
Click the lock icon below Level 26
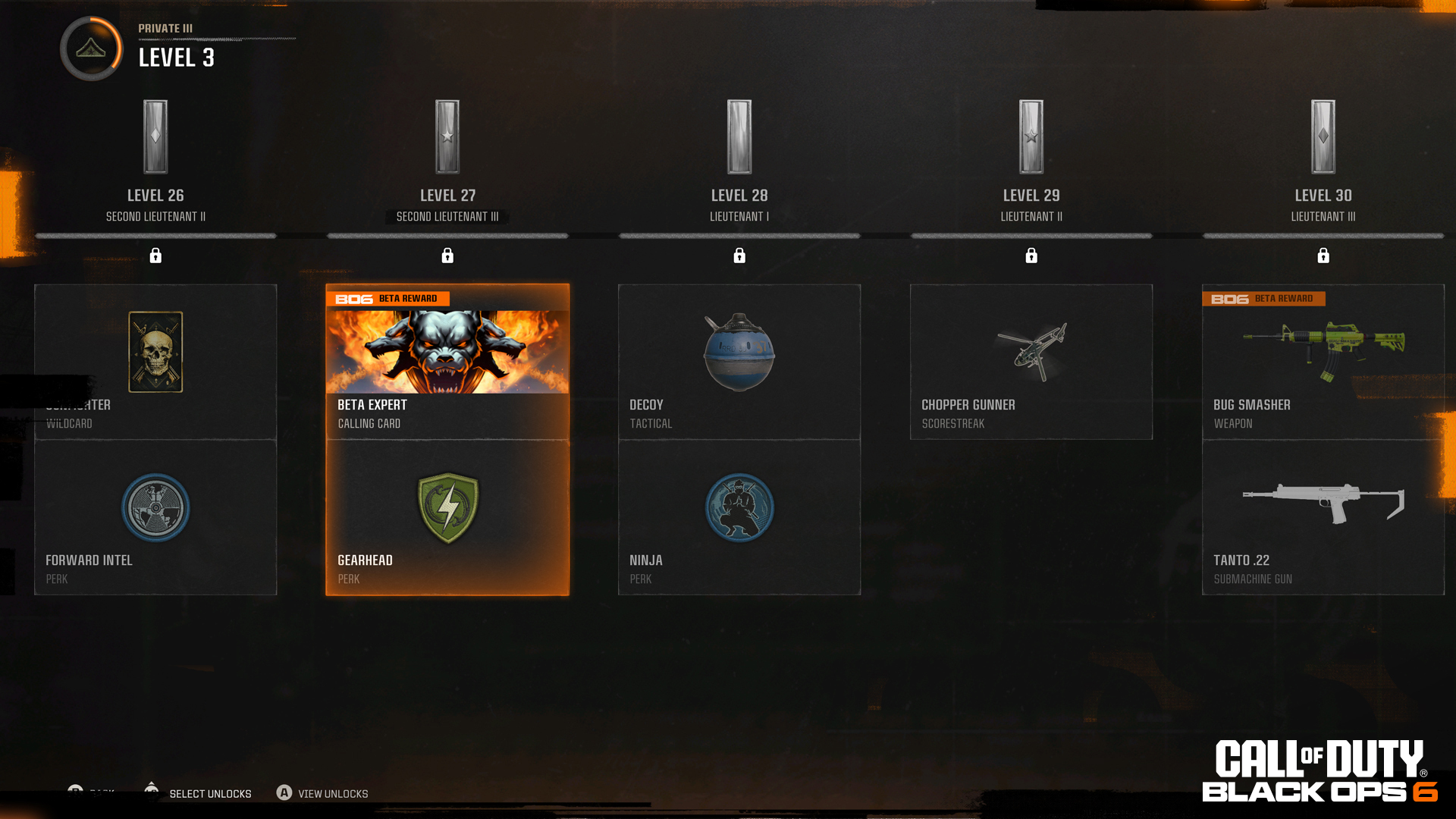coord(156,256)
